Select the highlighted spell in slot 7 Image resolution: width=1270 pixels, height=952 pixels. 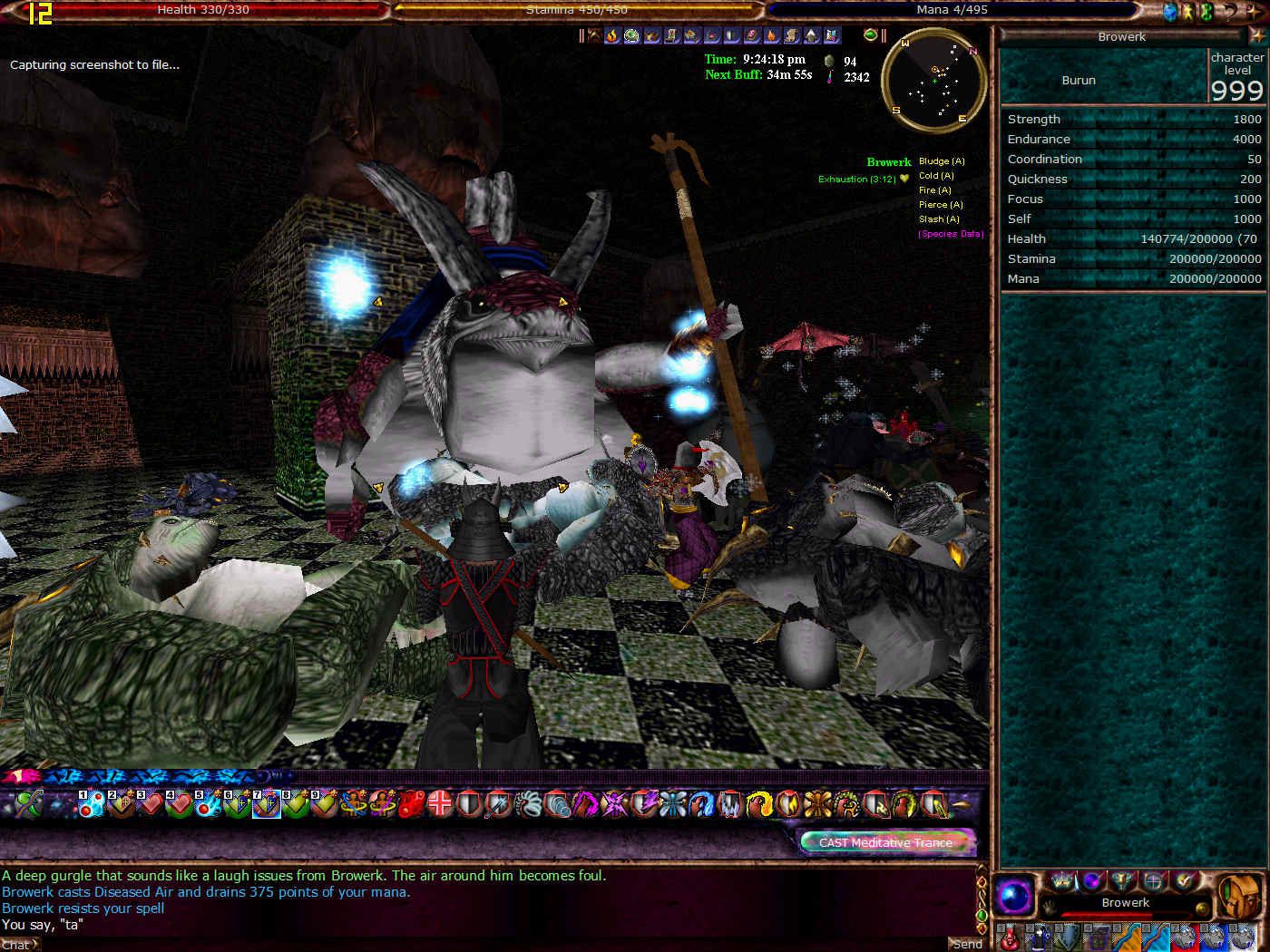click(x=266, y=803)
